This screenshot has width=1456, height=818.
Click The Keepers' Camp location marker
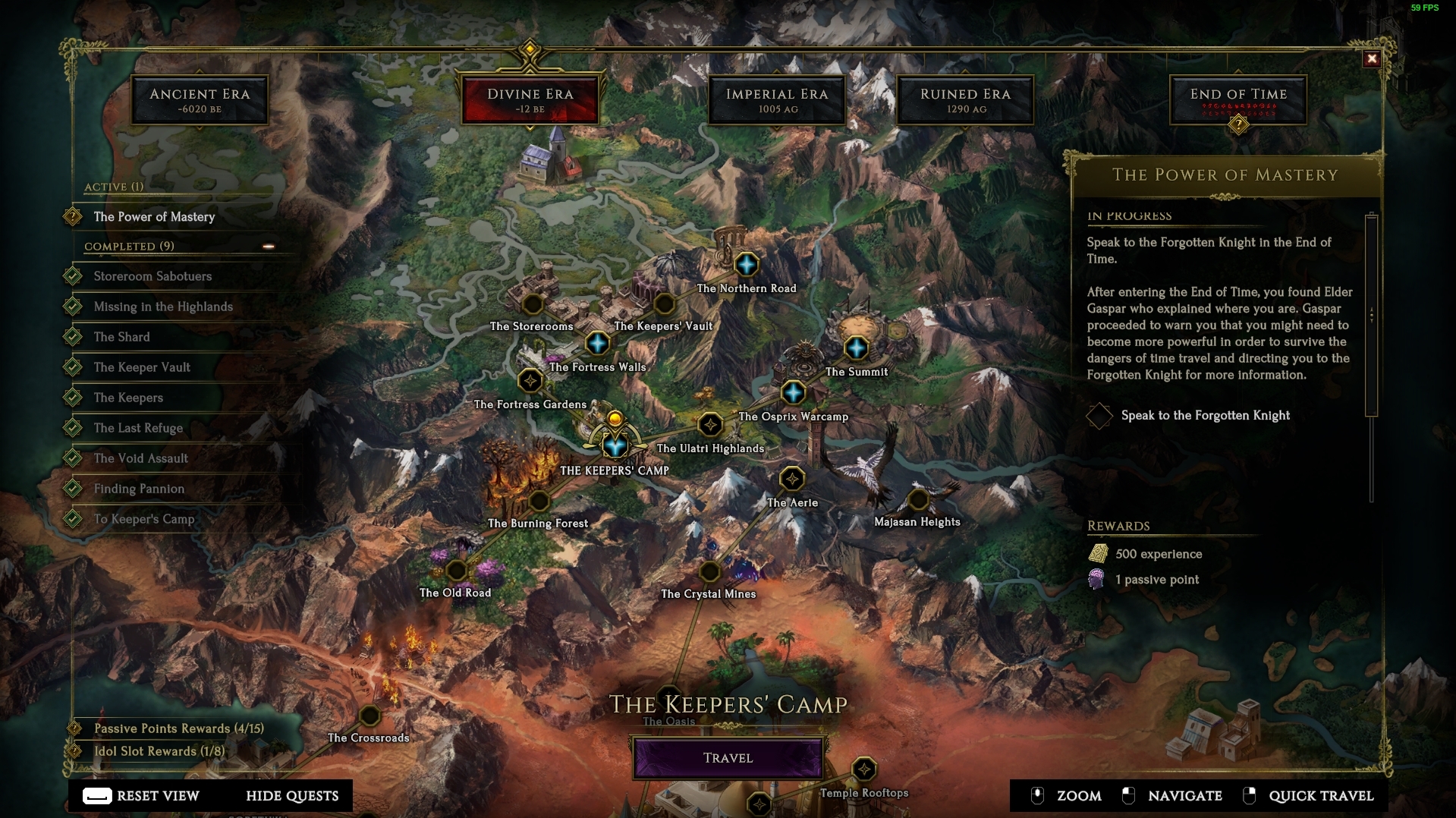click(x=616, y=447)
